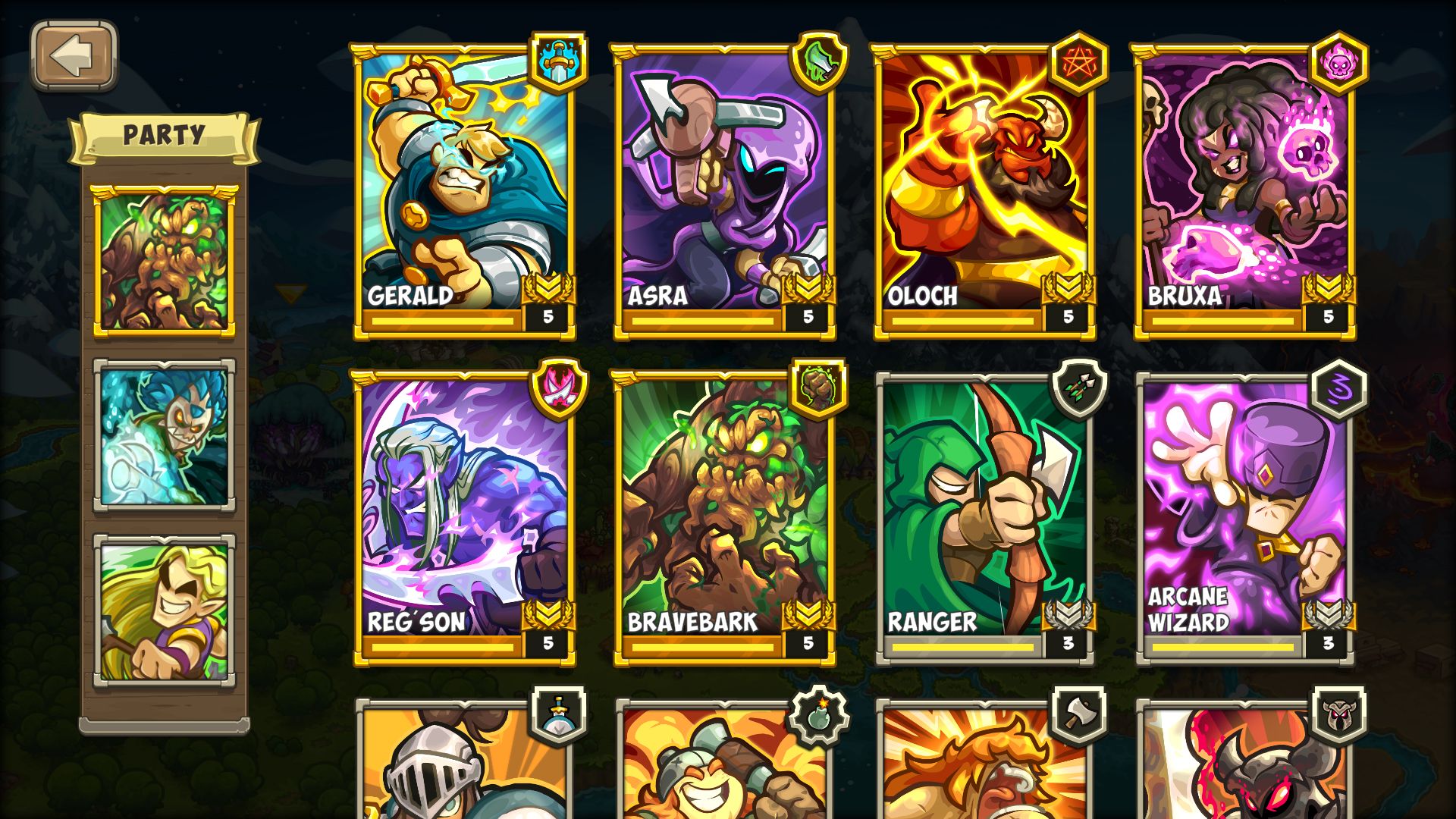
Task: Expand Gerald's gold rank chevron emblem
Action: pyautogui.click(x=550, y=290)
